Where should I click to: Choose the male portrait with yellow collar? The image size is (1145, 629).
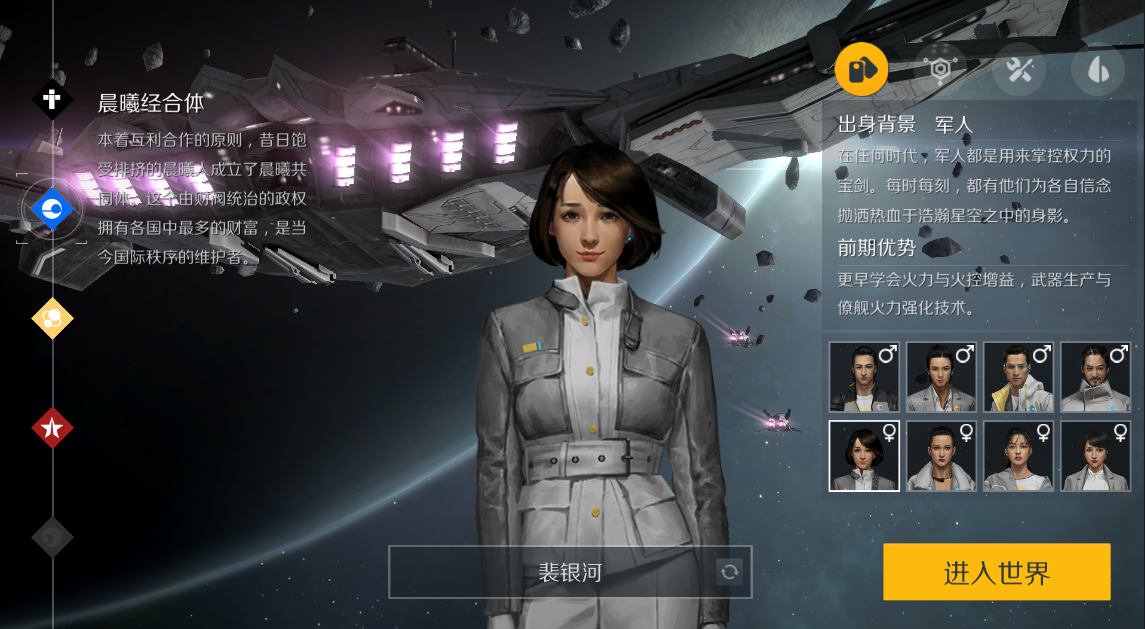pyautogui.click(x=1018, y=377)
